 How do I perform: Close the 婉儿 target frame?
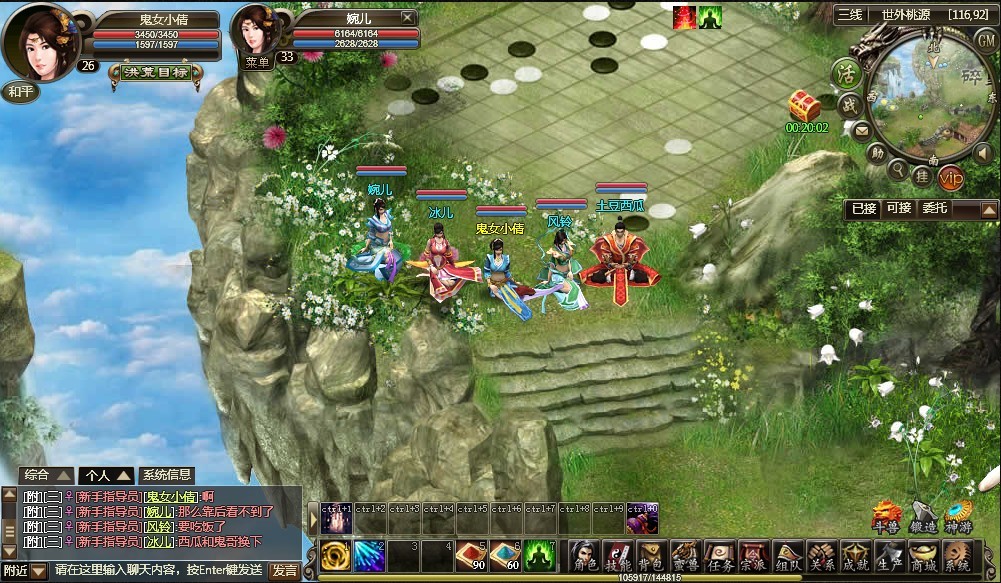407,17
